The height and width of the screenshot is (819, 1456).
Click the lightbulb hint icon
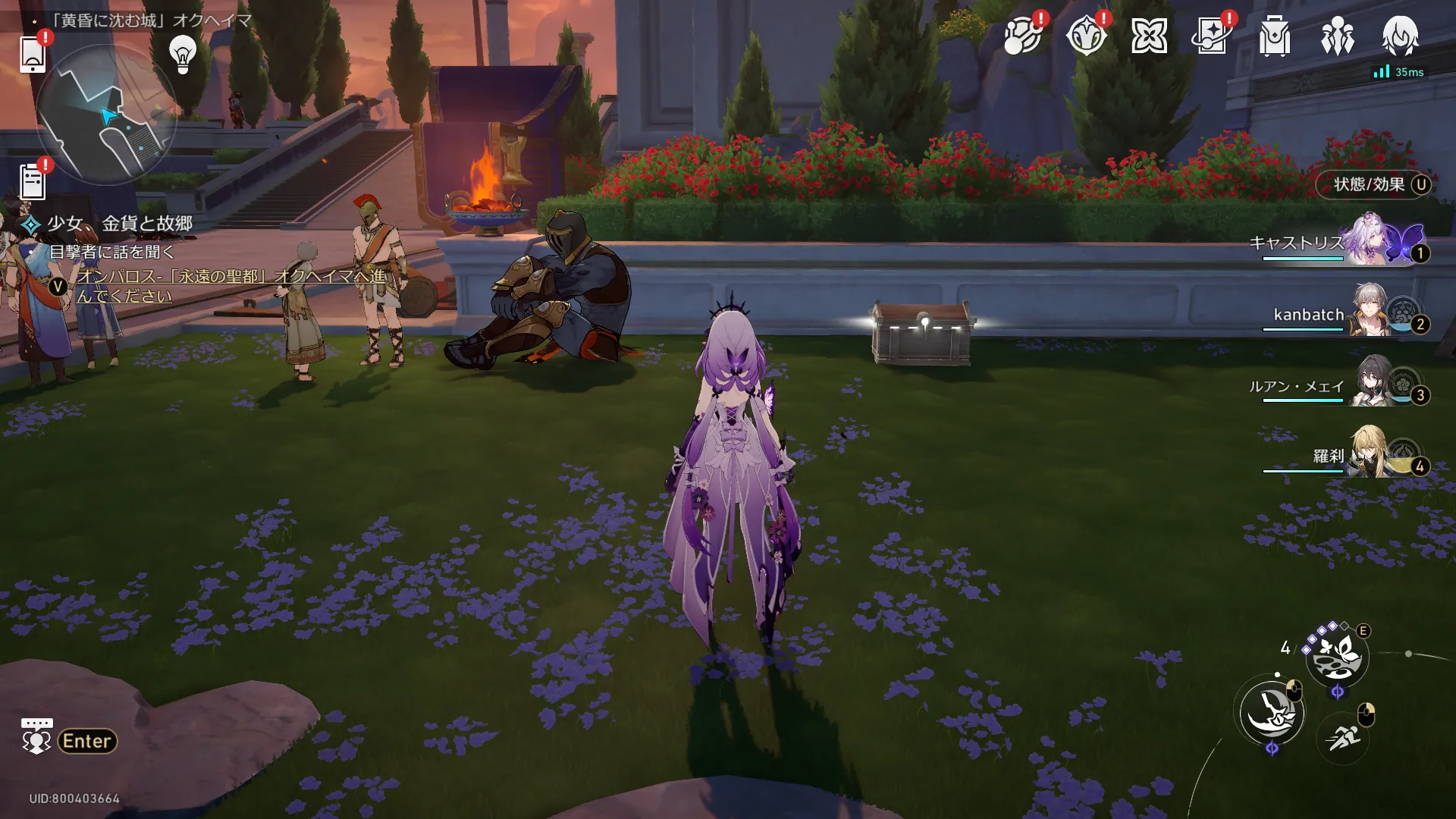click(x=183, y=54)
